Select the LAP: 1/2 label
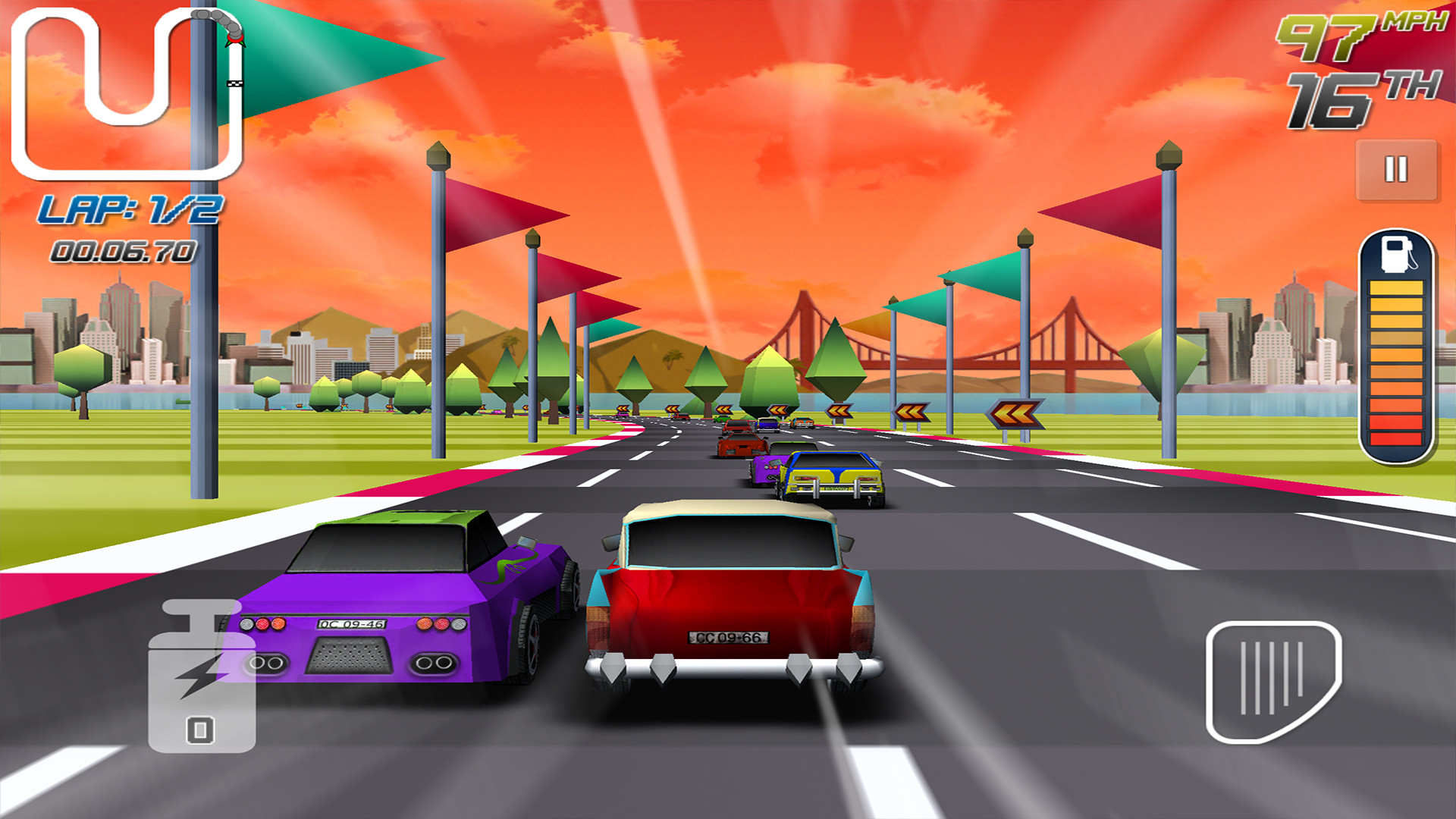This screenshot has width=1456, height=819. click(130, 209)
